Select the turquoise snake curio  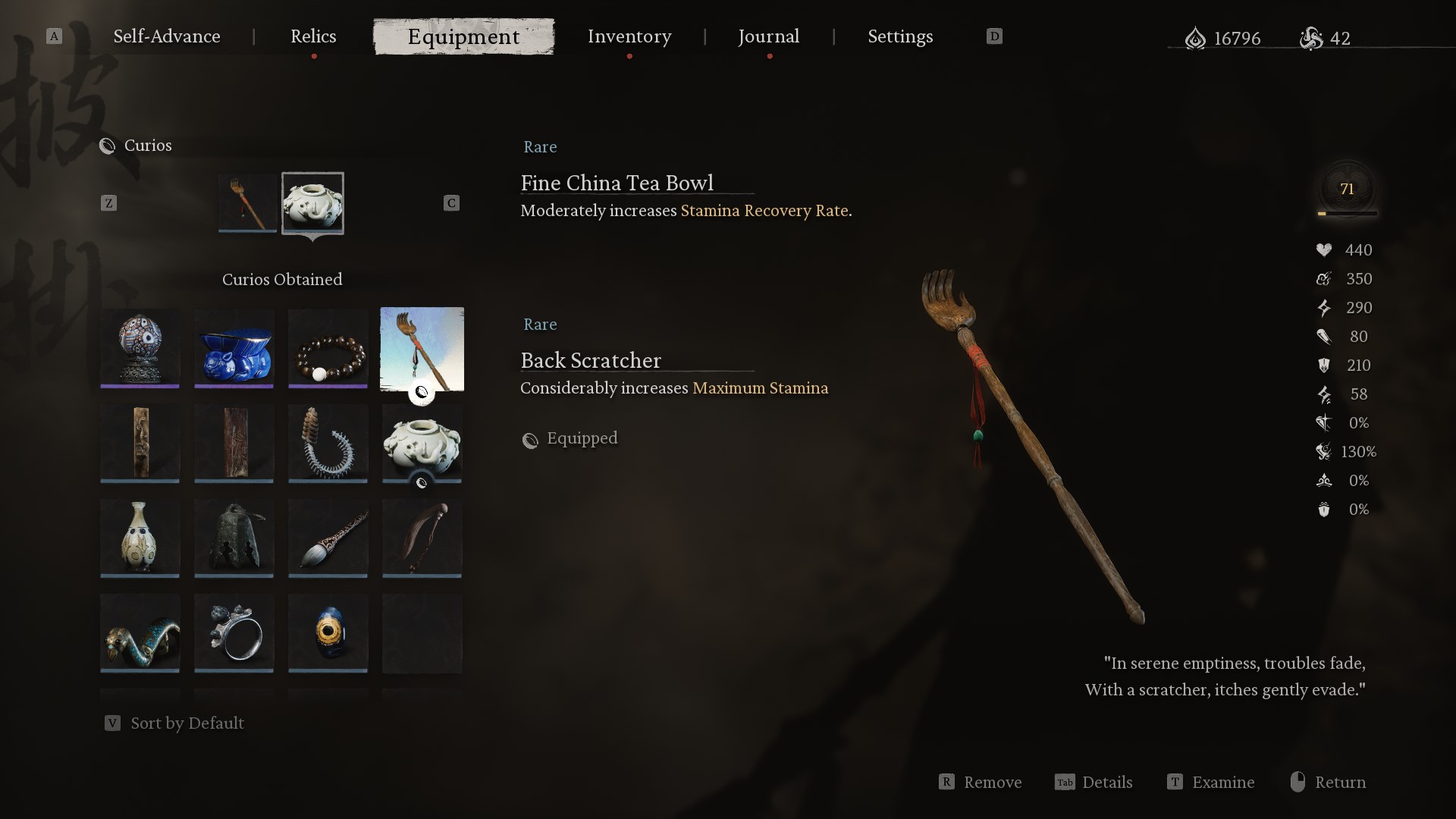pyautogui.click(x=140, y=632)
